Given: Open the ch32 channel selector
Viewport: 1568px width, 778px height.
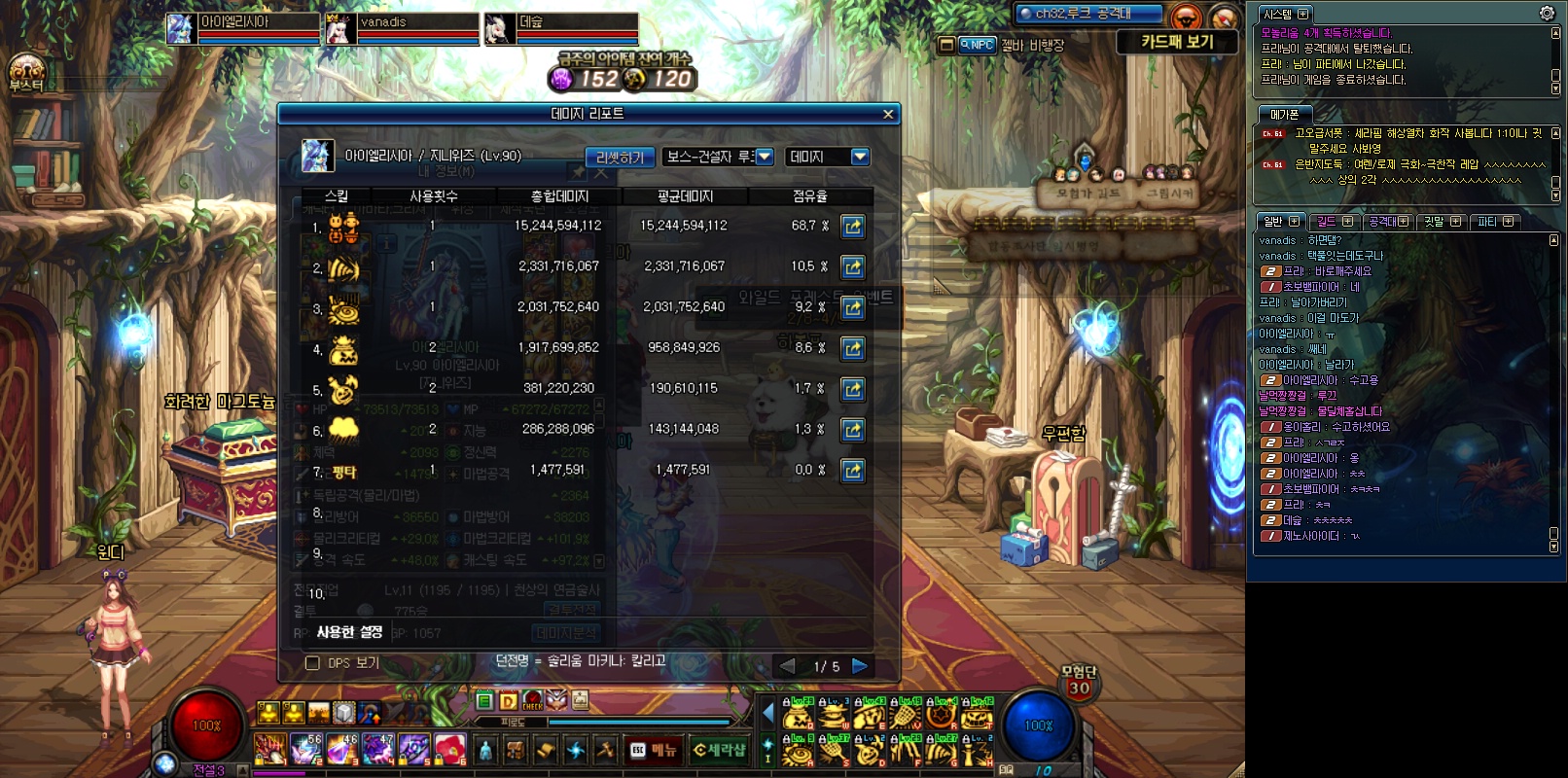Looking at the screenshot, I should tap(1087, 14).
